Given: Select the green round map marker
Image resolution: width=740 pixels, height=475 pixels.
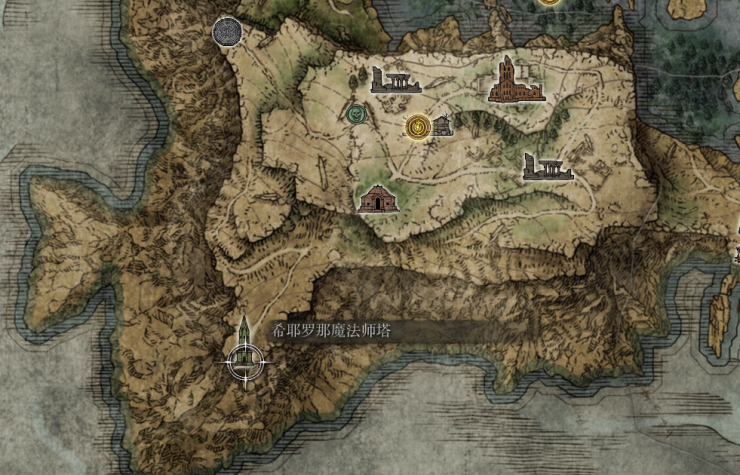Looking at the screenshot, I should tap(355, 114).
